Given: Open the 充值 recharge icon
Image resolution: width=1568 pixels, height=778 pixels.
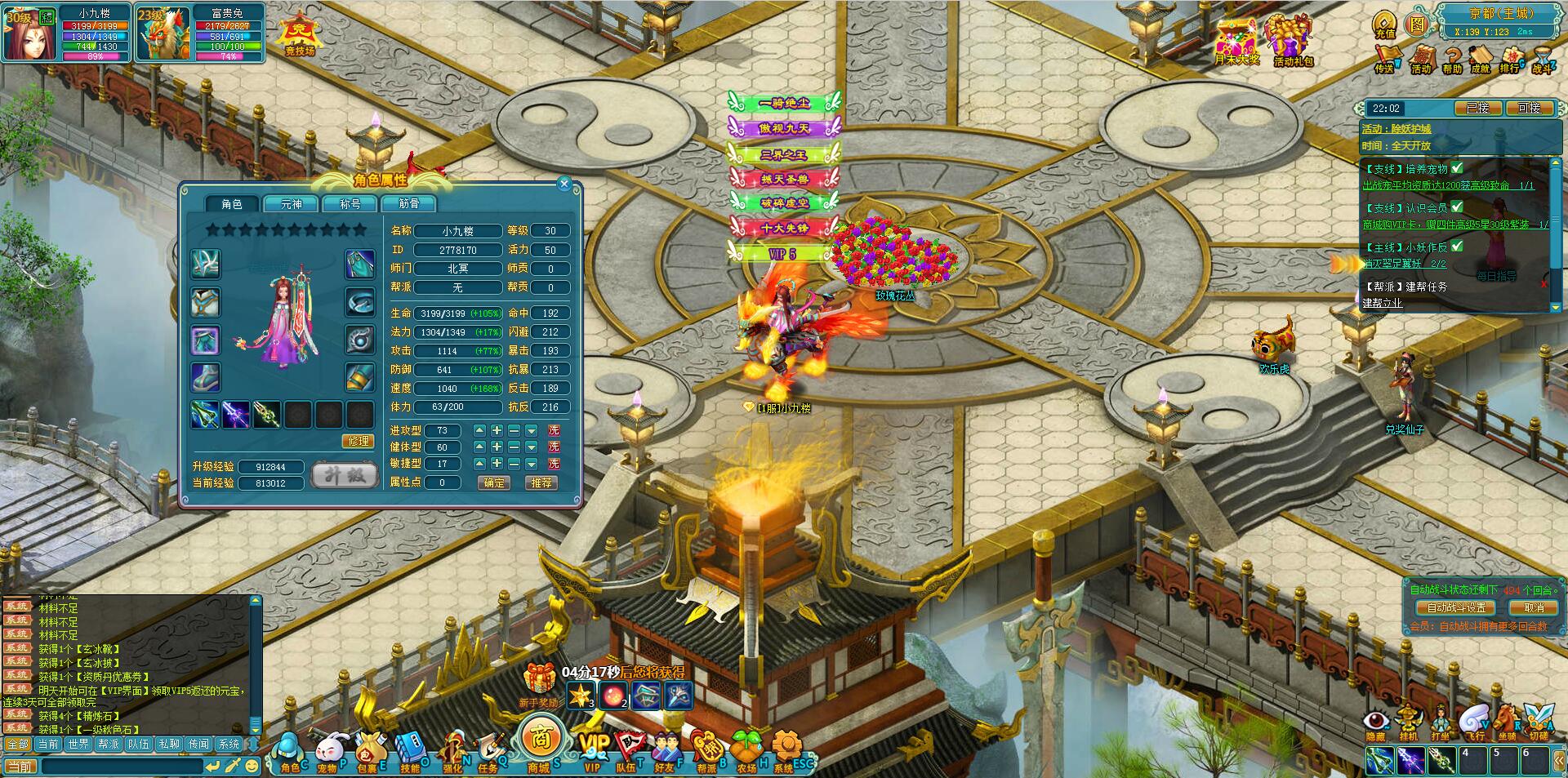Looking at the screenshot, I should pos(1384,24).
